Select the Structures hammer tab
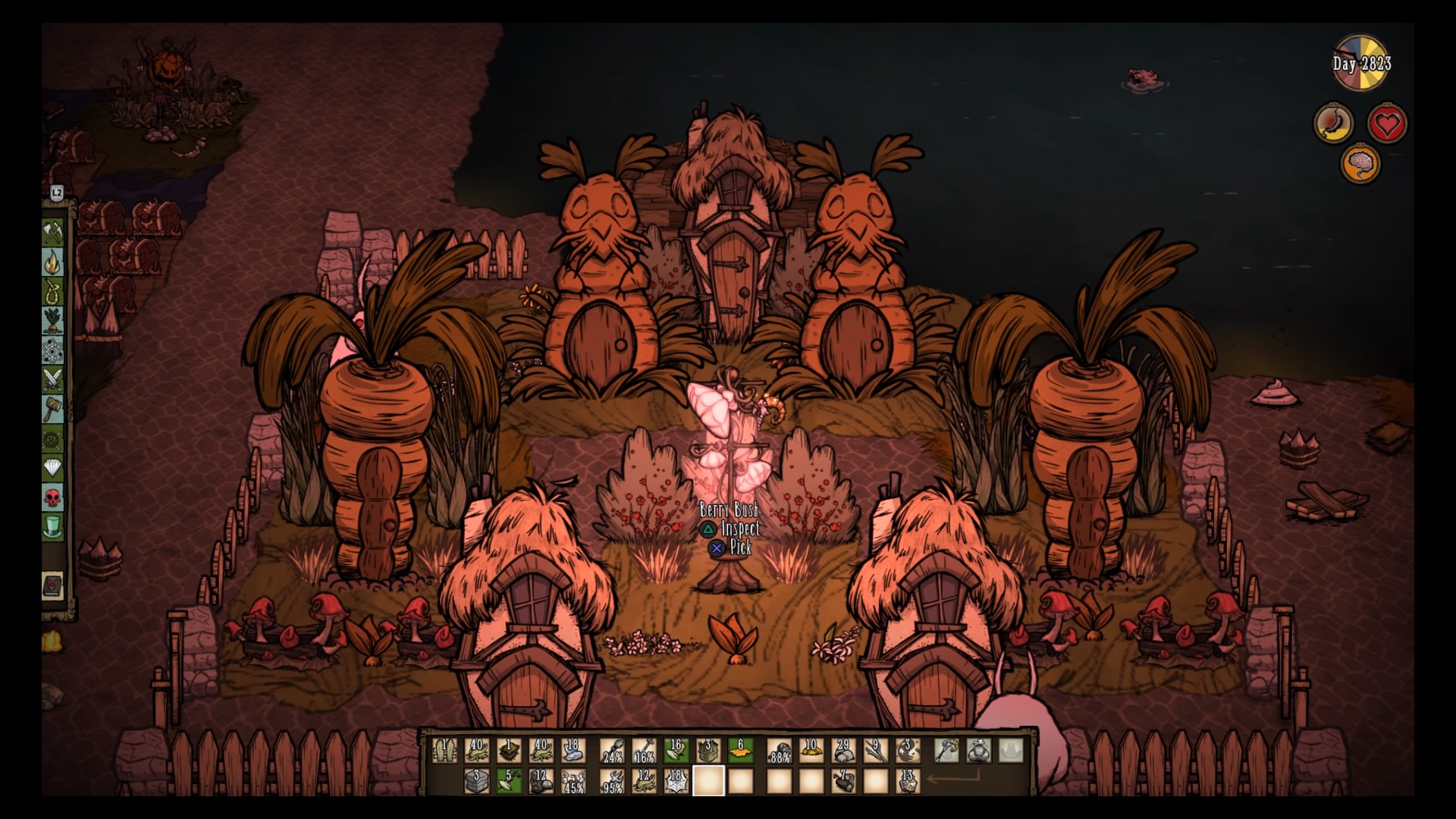1456x819 pixels. [x=52, y=409]
